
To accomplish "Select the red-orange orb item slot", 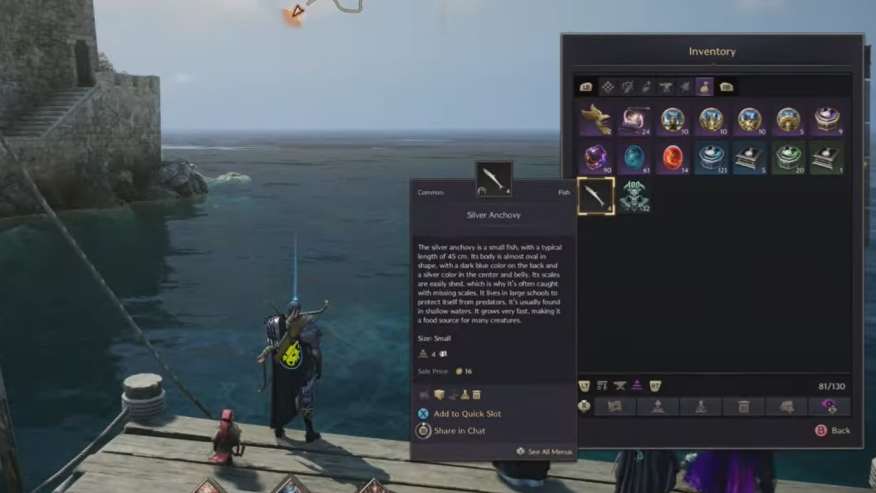I will coord(672,157).
